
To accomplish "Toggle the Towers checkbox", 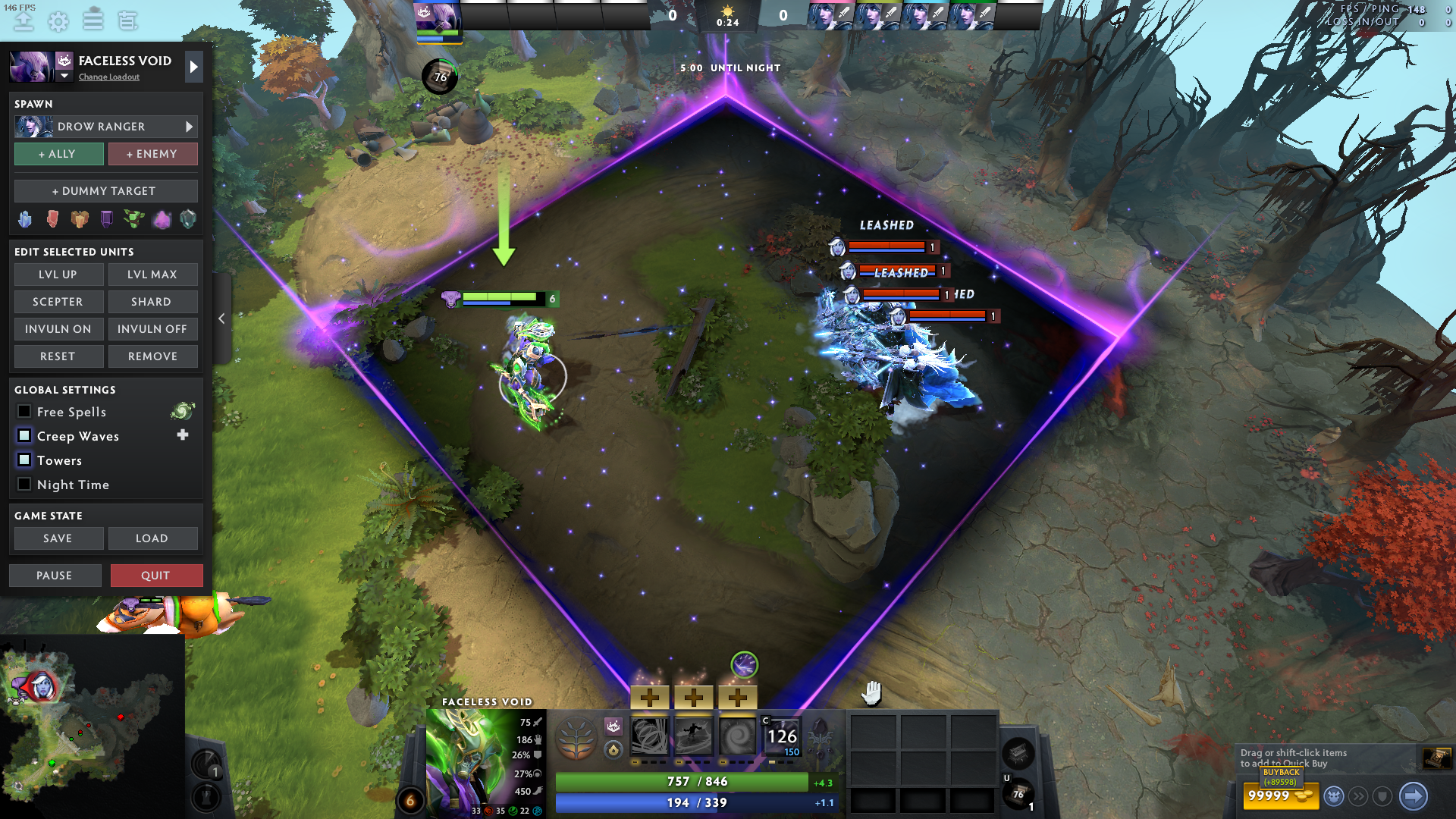I will (24, 460).
